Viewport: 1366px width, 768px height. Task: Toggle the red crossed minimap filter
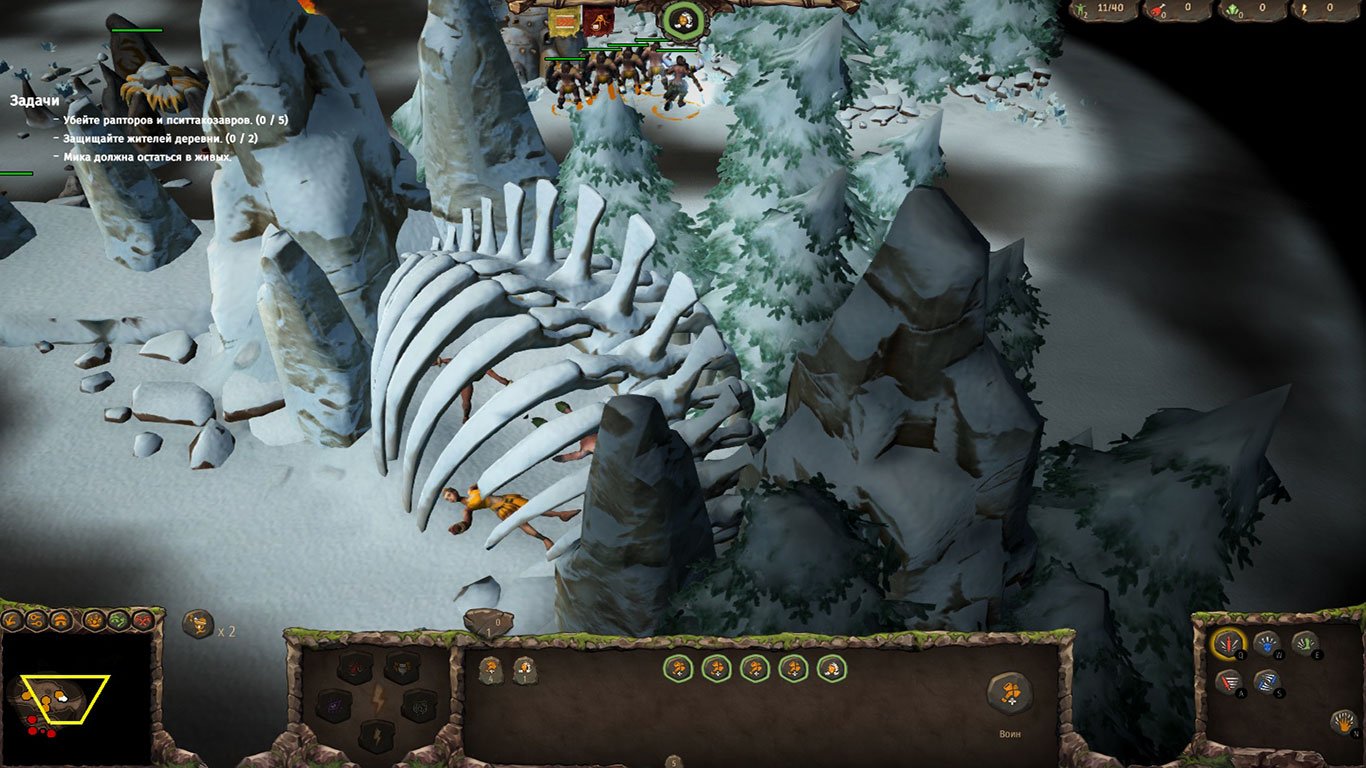coord(142,620)
